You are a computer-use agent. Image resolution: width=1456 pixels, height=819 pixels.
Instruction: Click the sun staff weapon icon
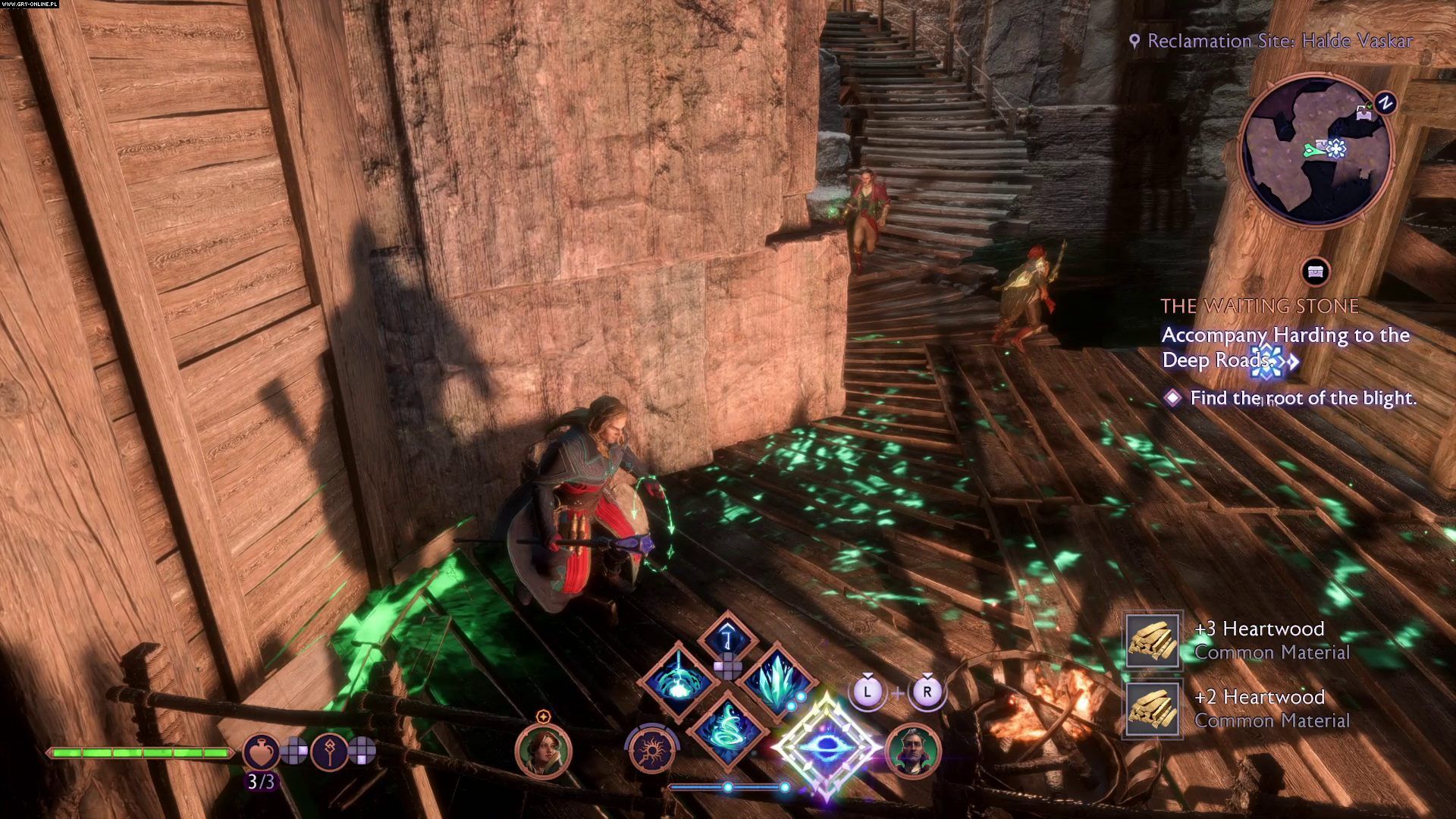click(652, 751)
